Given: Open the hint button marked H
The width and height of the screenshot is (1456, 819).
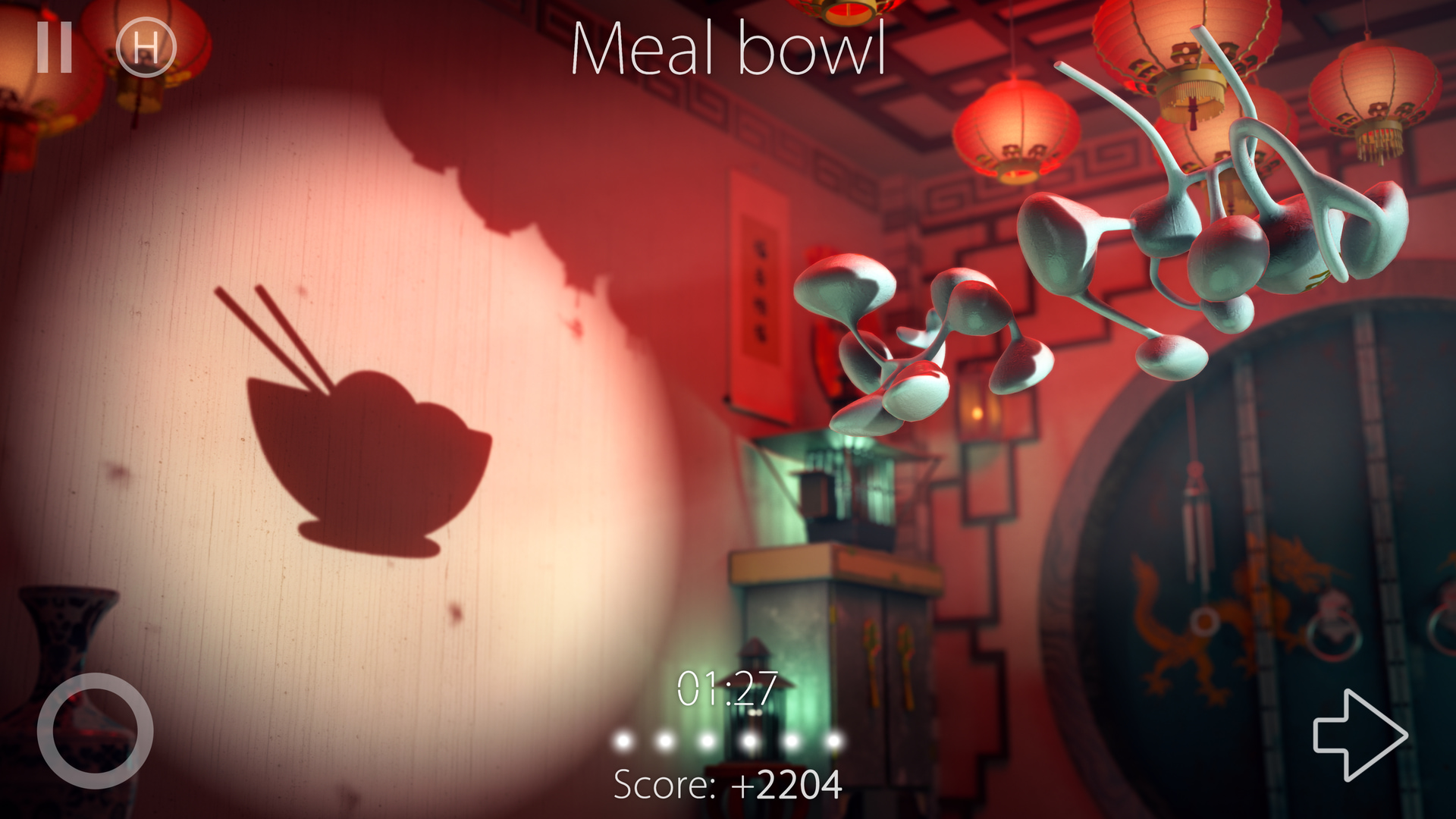Looking at the screenshot, I should tap(146, 48).
